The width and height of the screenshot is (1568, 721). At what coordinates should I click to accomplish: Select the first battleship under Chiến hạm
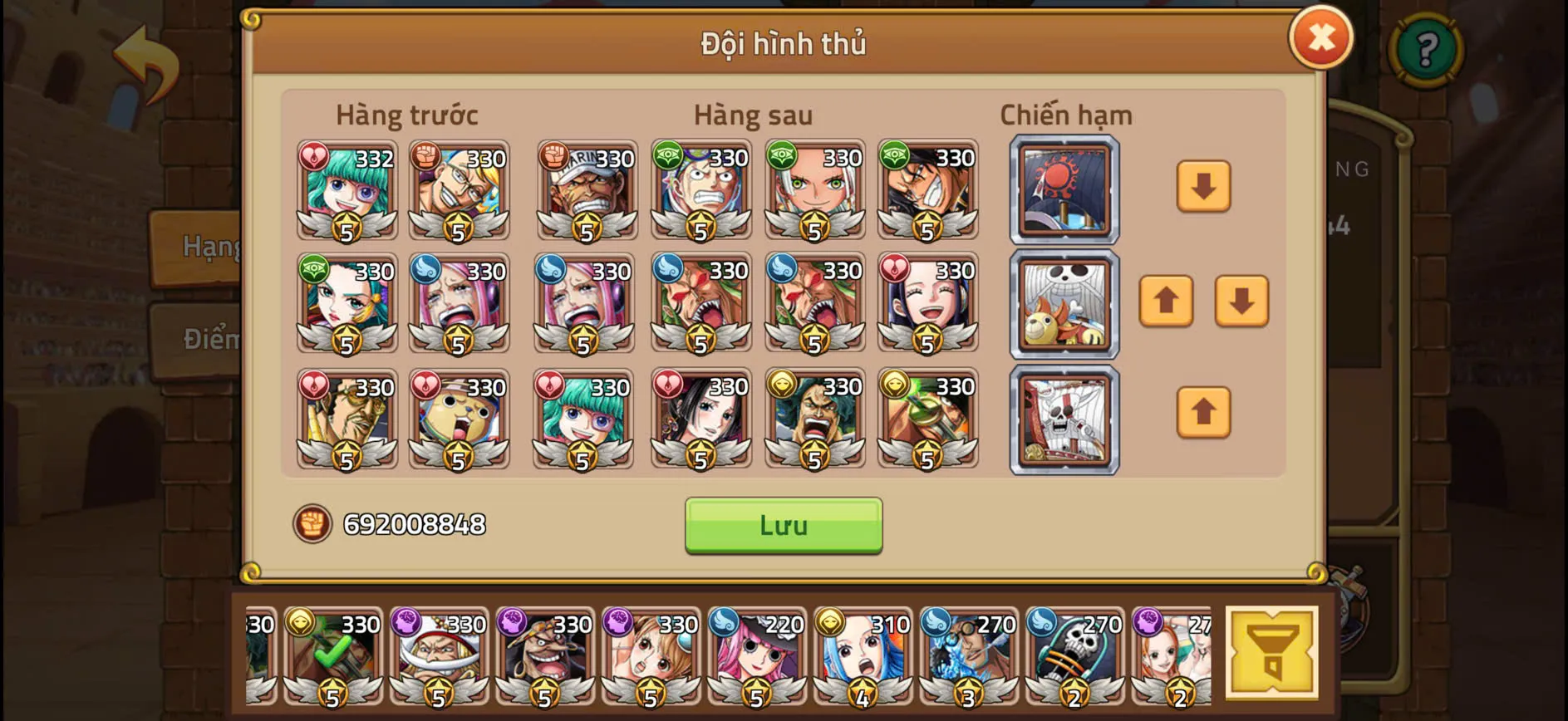[1064, 191]
